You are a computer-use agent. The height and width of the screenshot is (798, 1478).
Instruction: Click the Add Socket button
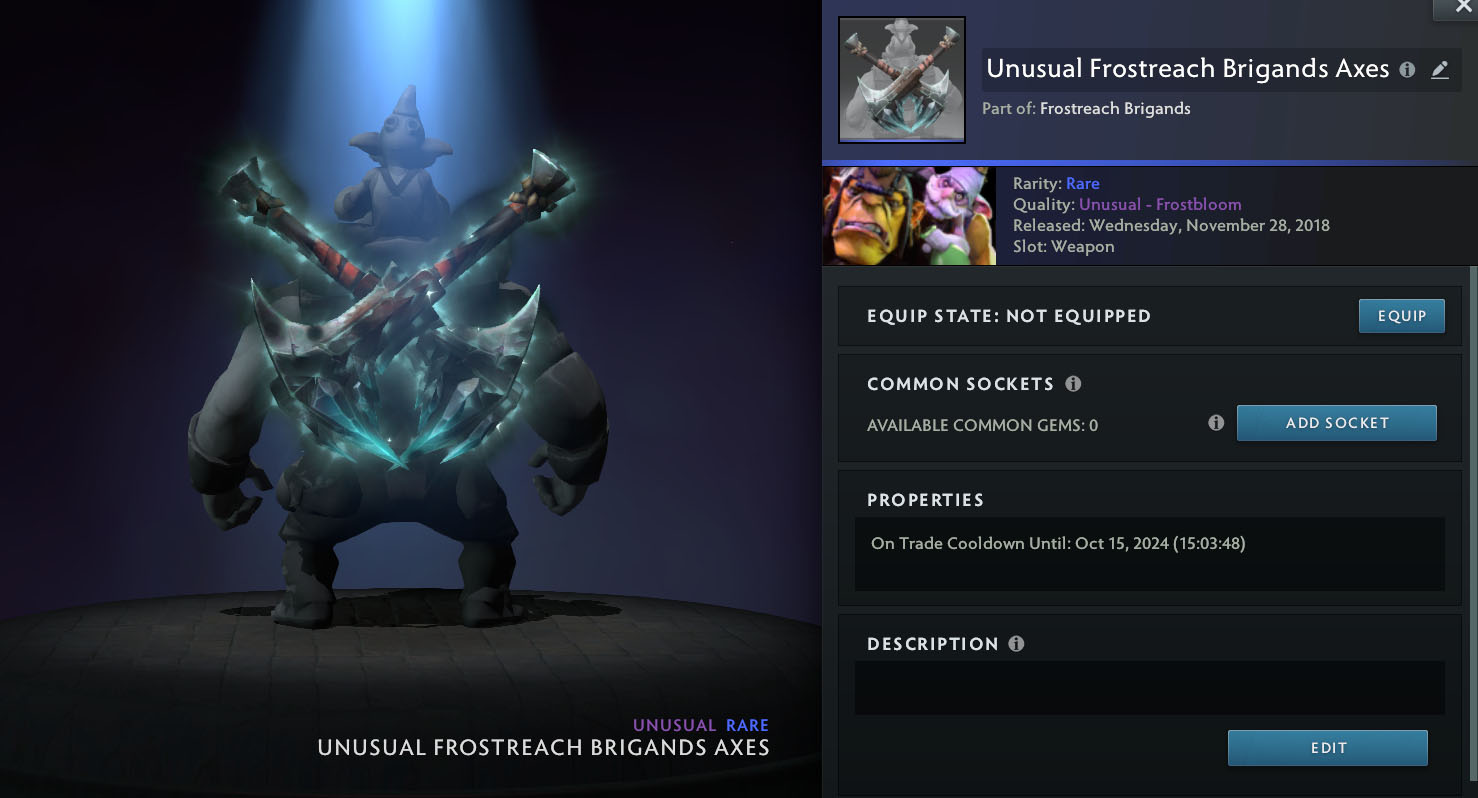(x=1336, y=423)
